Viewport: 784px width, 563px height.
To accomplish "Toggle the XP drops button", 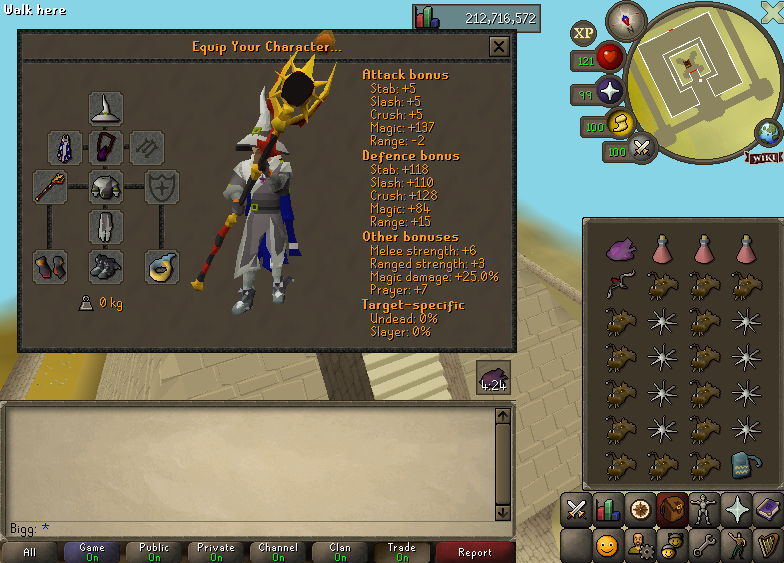I will (583, 33).
